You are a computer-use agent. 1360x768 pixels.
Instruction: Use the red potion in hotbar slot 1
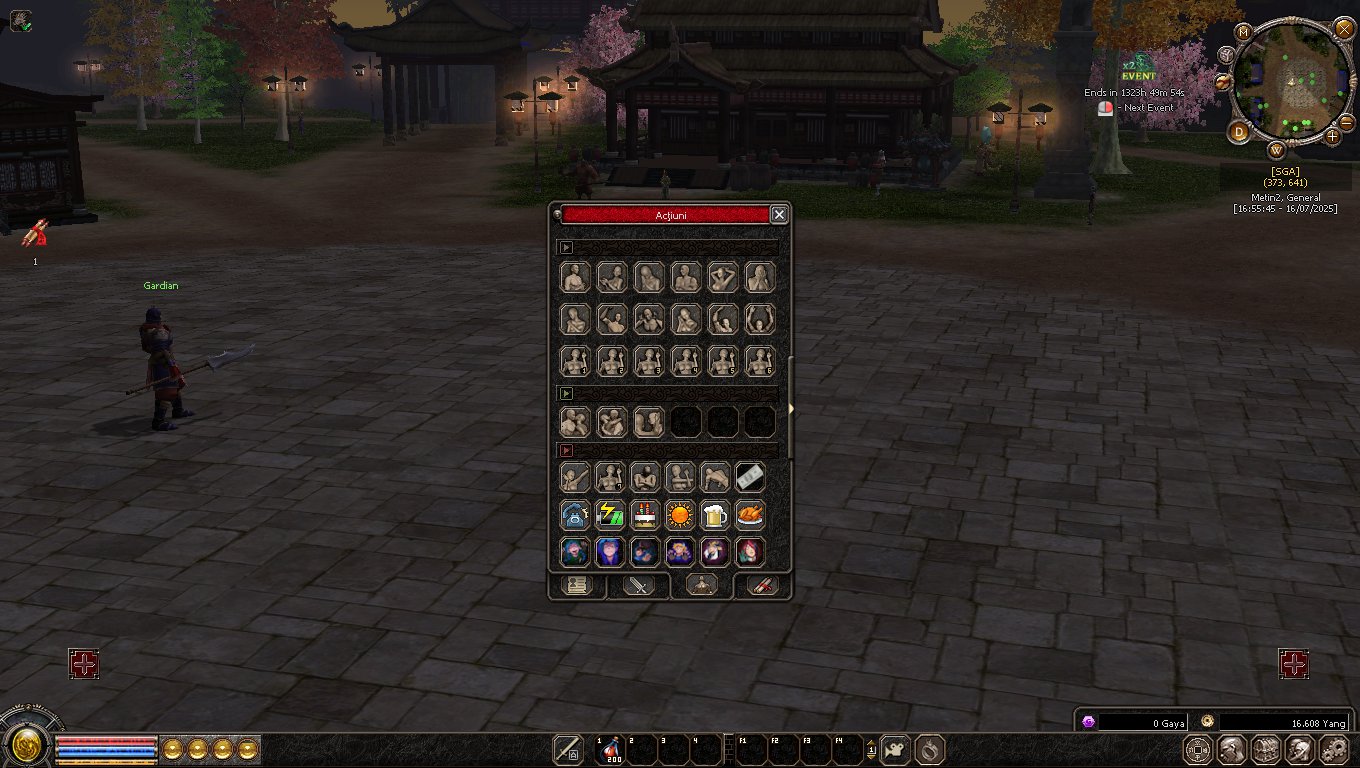(609, 749)
